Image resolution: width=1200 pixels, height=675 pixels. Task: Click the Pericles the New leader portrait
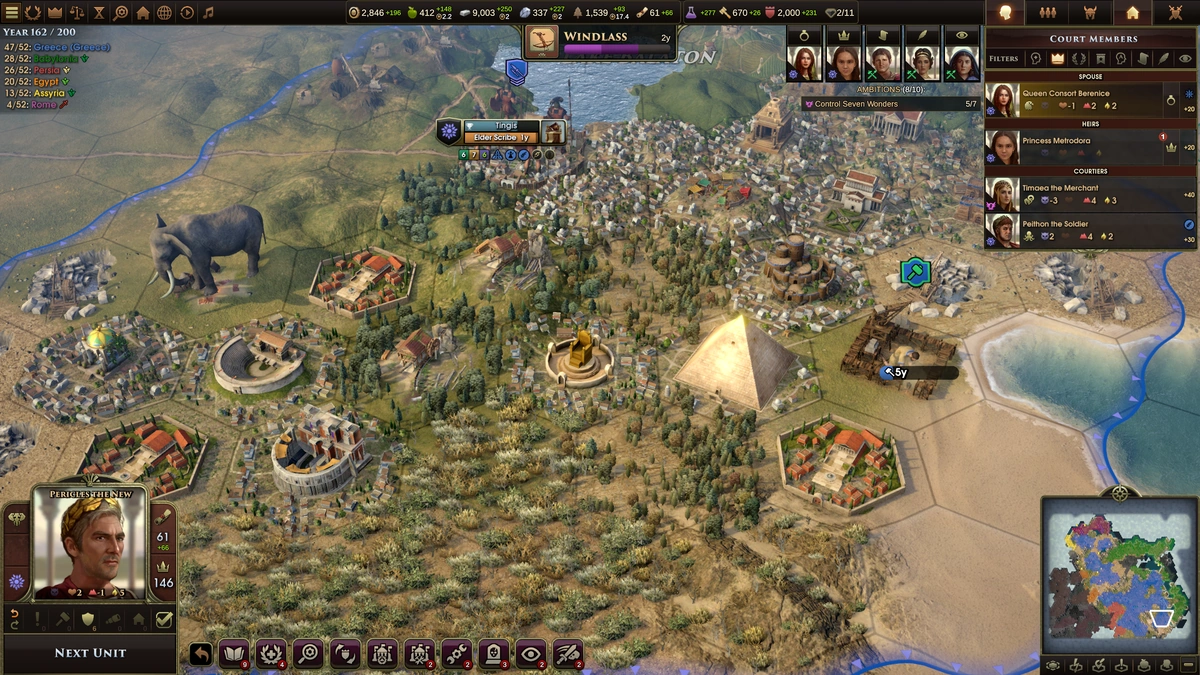(91, 543)
